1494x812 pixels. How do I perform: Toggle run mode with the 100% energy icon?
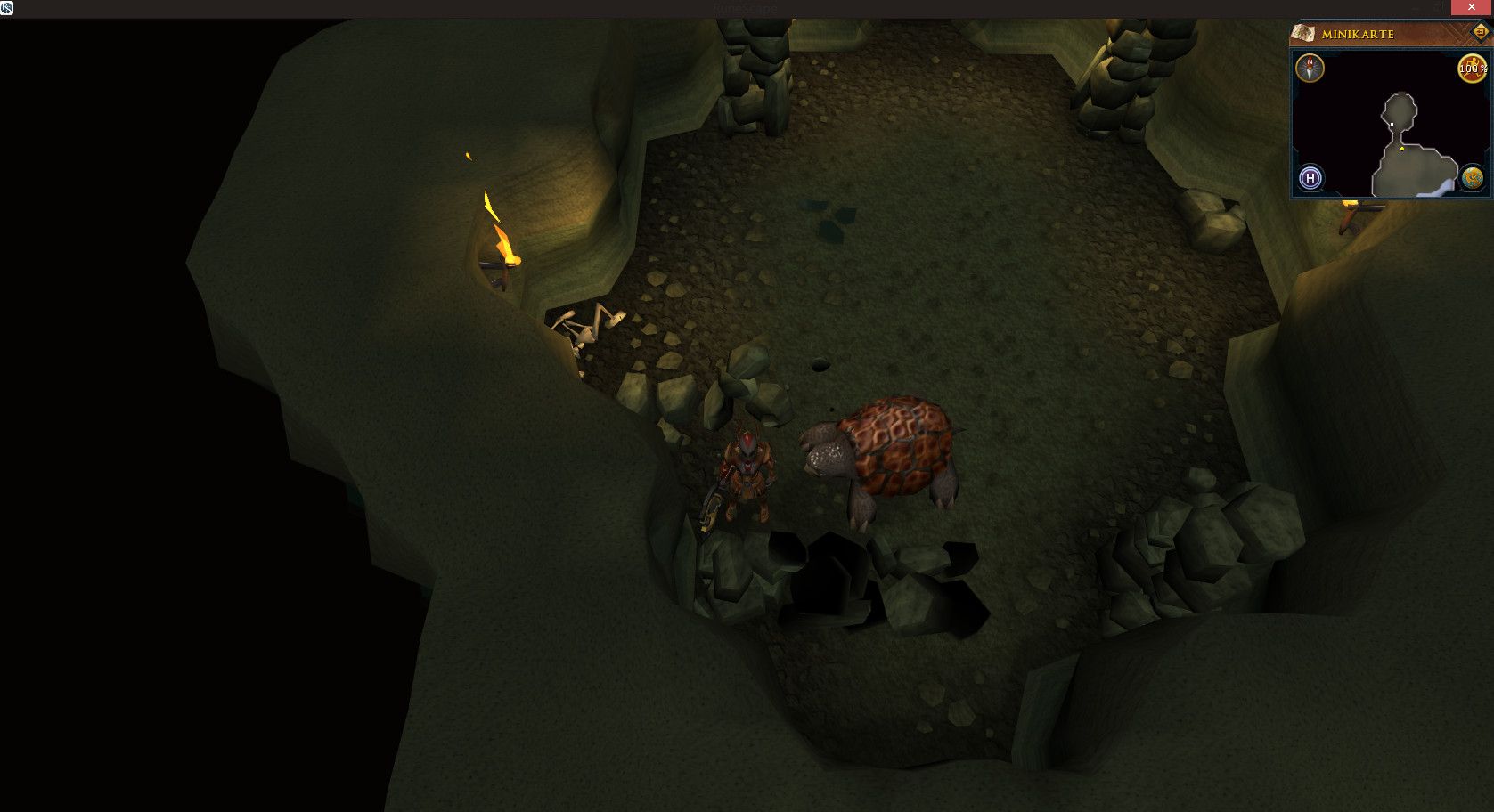click(1471, 69)
